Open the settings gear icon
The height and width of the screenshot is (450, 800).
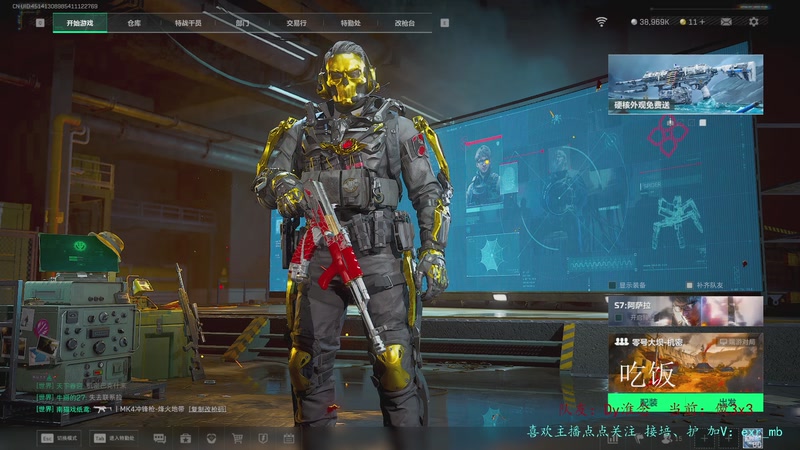coord(754,22)
